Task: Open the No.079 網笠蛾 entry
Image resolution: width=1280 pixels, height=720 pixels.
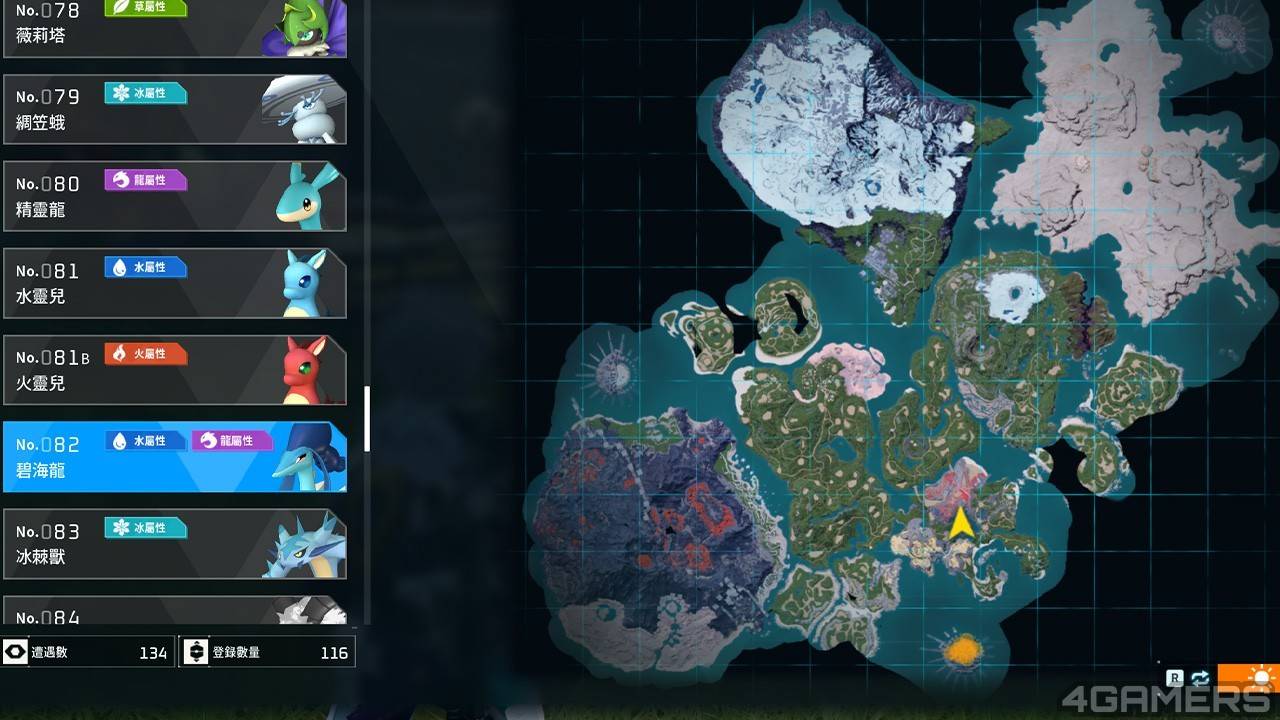Action: tap(175, 109)
